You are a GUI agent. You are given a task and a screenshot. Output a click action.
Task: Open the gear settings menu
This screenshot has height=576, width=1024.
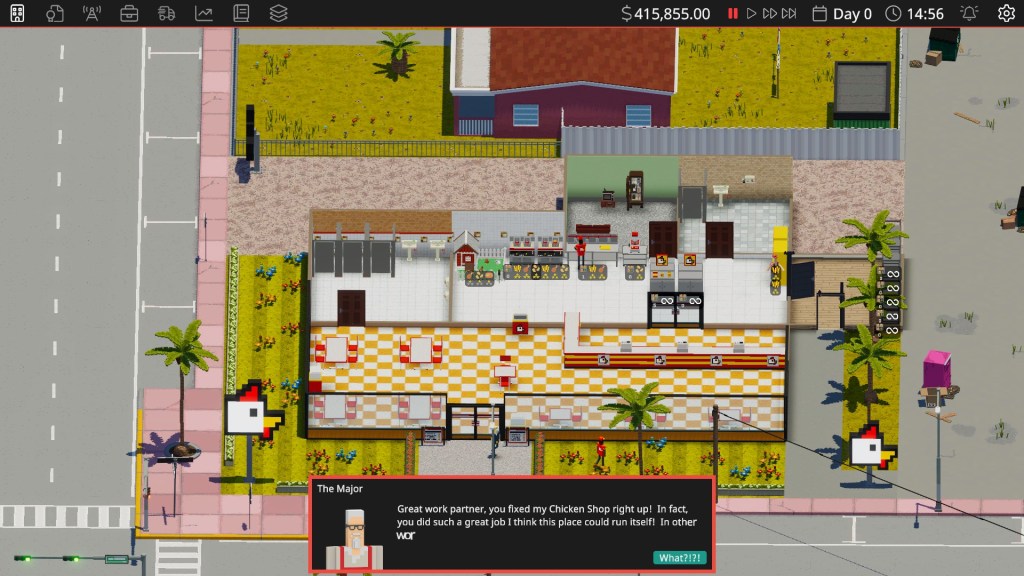(1006, 13)
